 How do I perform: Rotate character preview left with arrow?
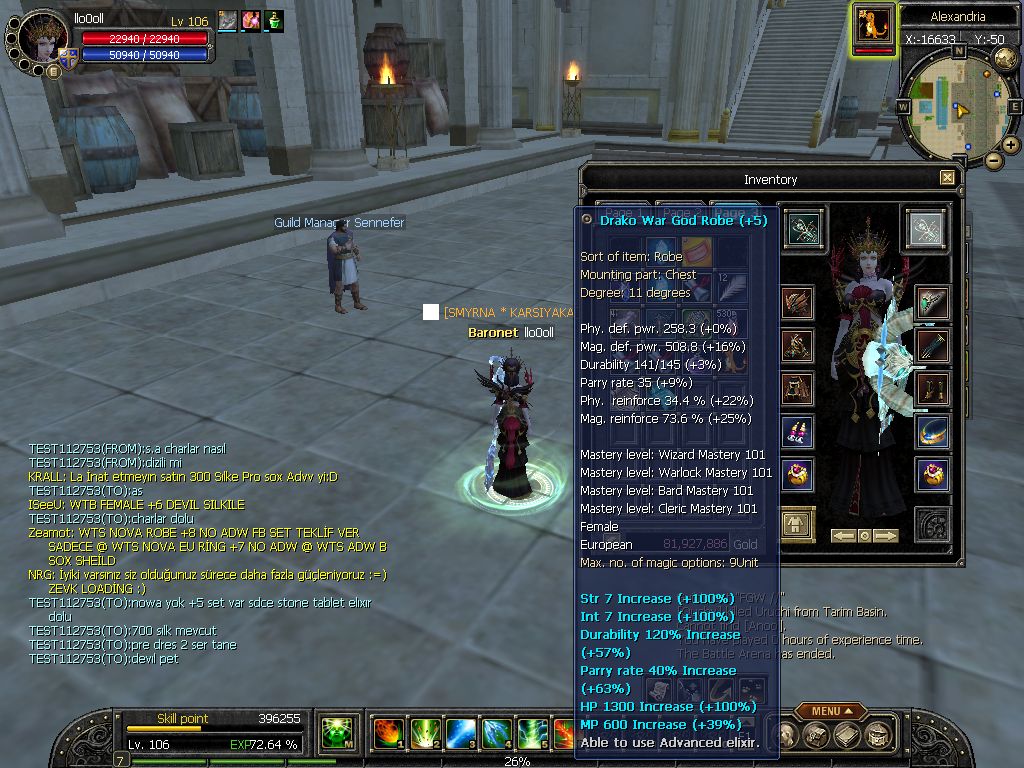tap(844, 536)
